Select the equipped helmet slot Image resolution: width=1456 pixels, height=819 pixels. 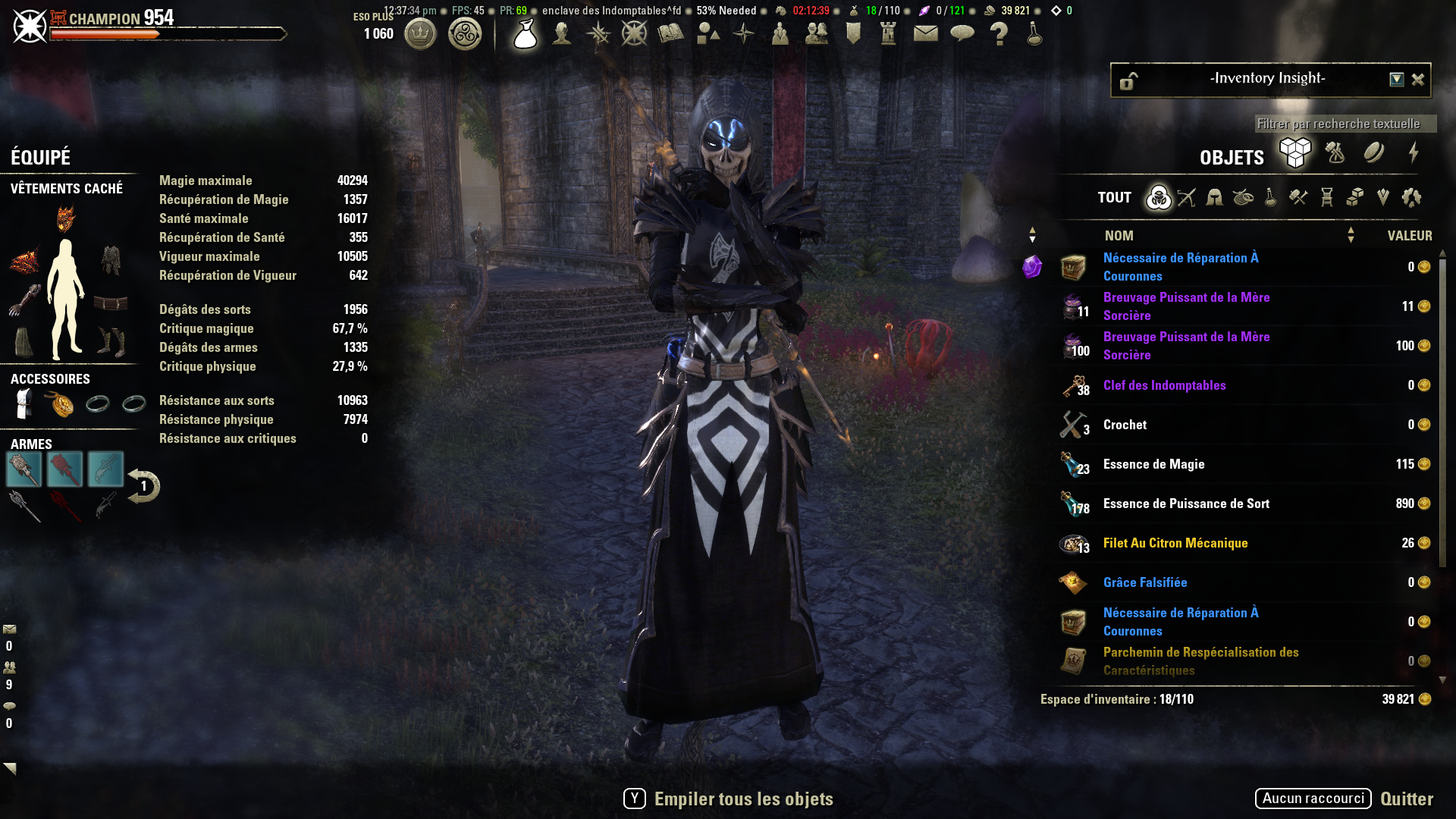66,219
